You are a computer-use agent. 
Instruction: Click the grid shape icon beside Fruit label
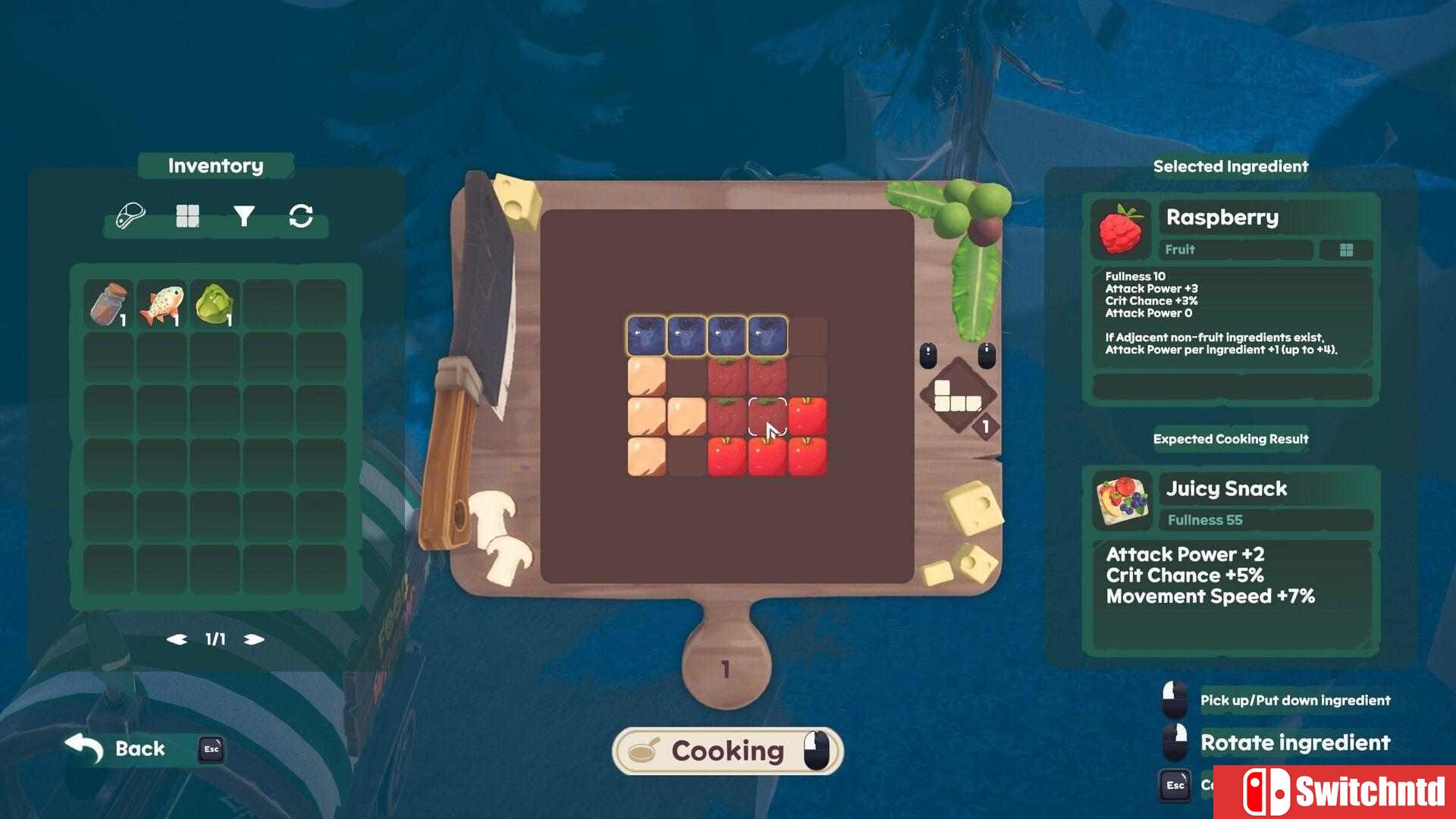click(x=1346, y=249)
